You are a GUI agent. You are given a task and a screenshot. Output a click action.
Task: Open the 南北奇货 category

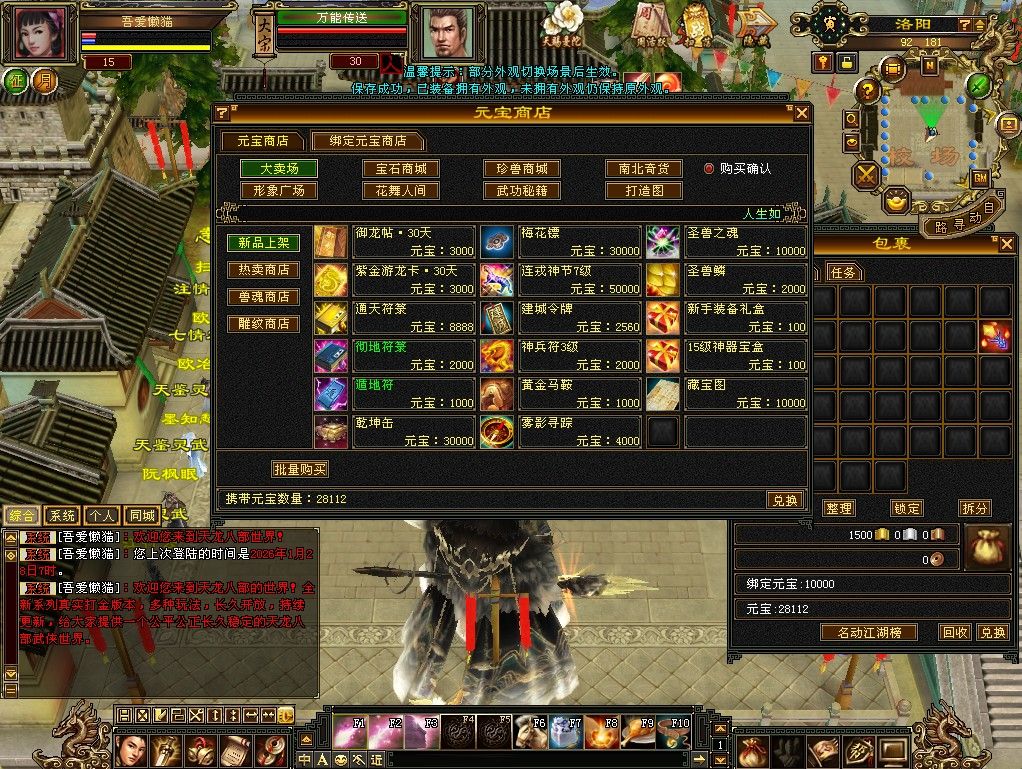click(643, 169)
